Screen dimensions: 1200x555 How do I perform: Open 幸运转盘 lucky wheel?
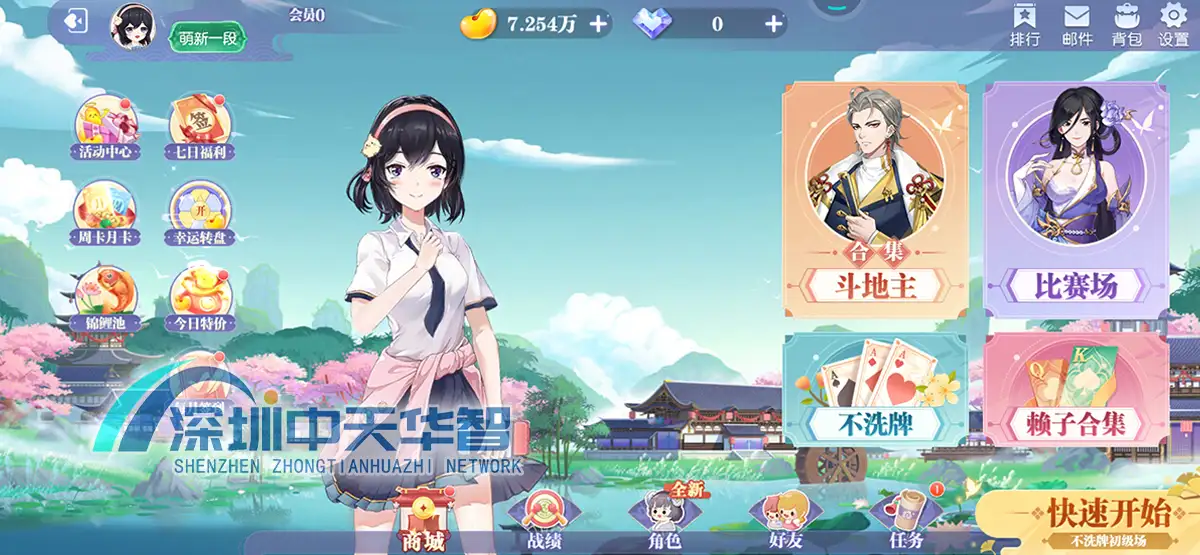200,213
